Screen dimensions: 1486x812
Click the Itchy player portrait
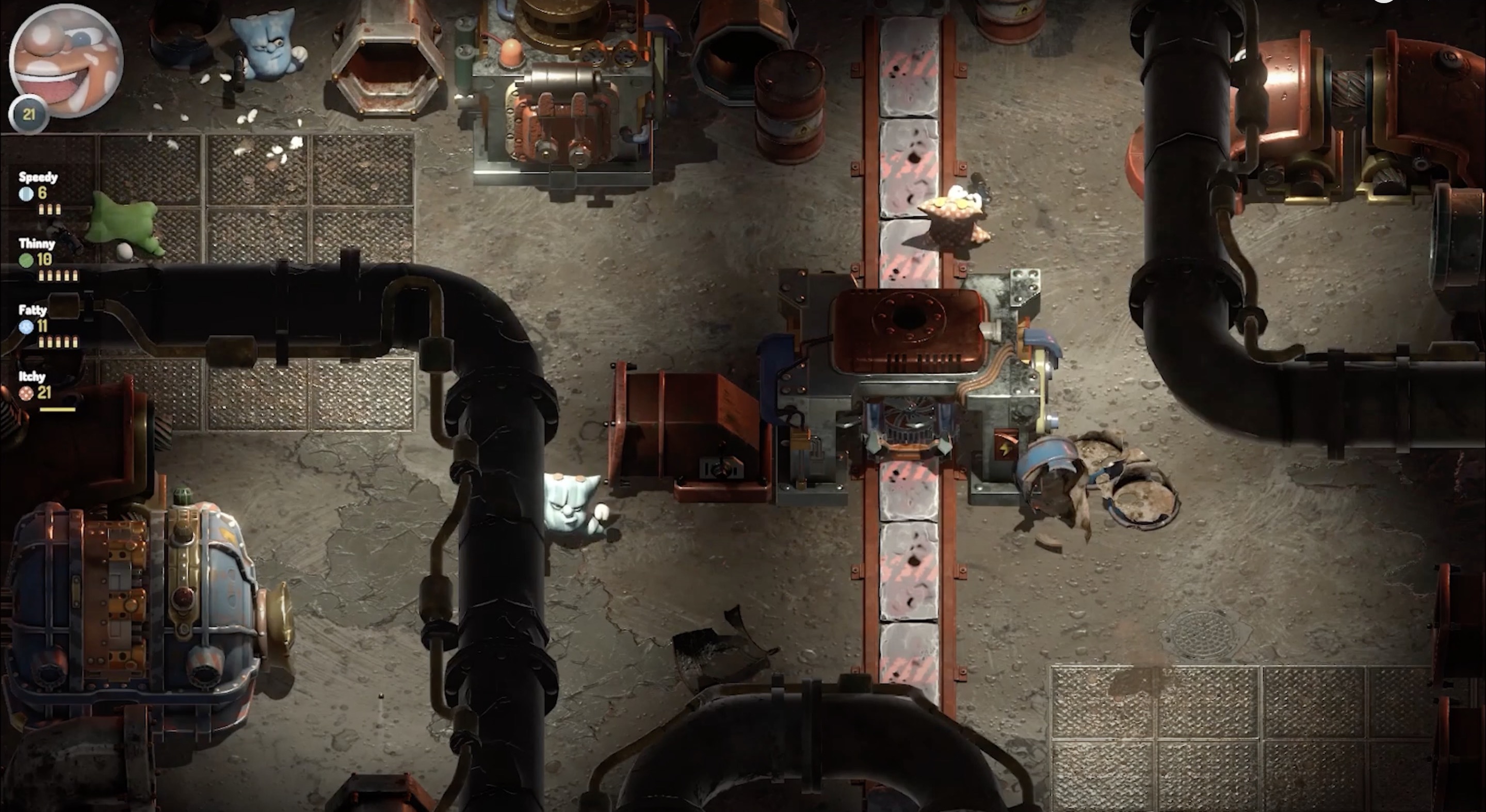point(66,60)
